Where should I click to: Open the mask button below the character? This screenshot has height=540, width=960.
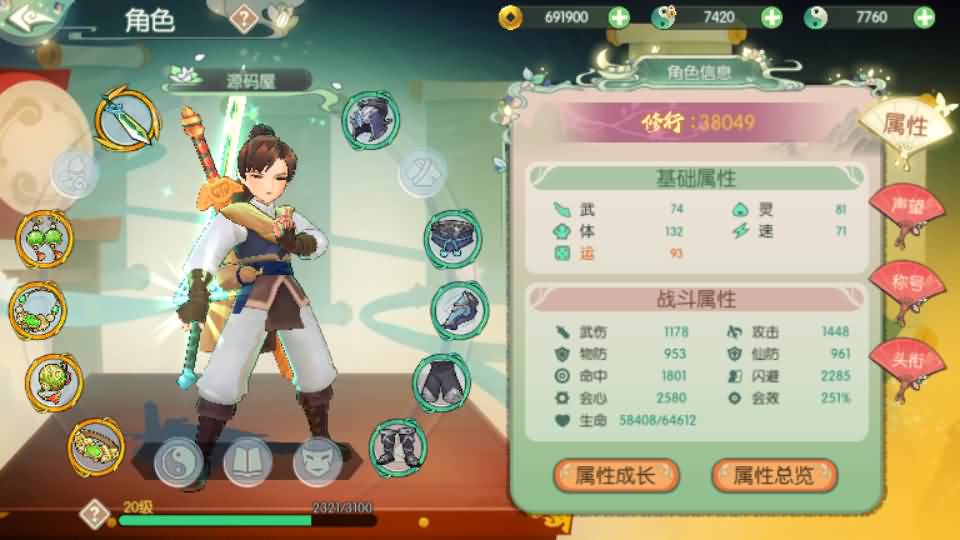coord(317,461)
